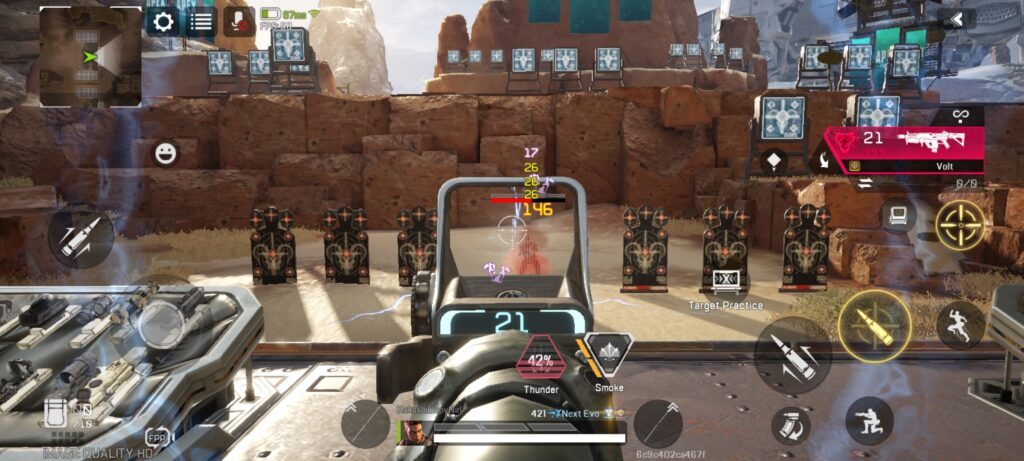The height and width of the screenshot is (461, 1024).
Task: Toggle aim-down-sights crosshair button
Action: [x=960, y=225]
